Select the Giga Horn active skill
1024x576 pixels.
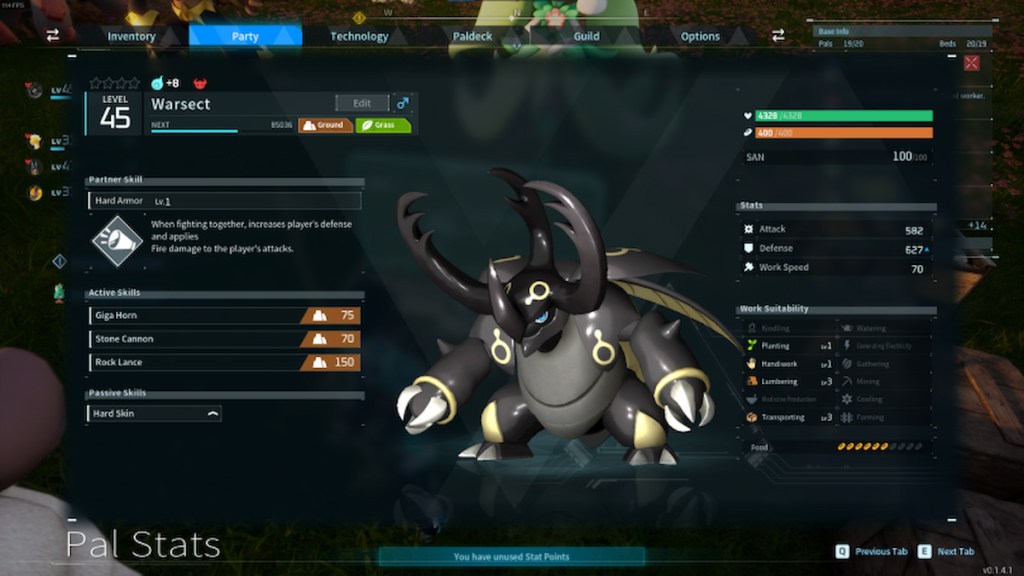pos(224,315)
